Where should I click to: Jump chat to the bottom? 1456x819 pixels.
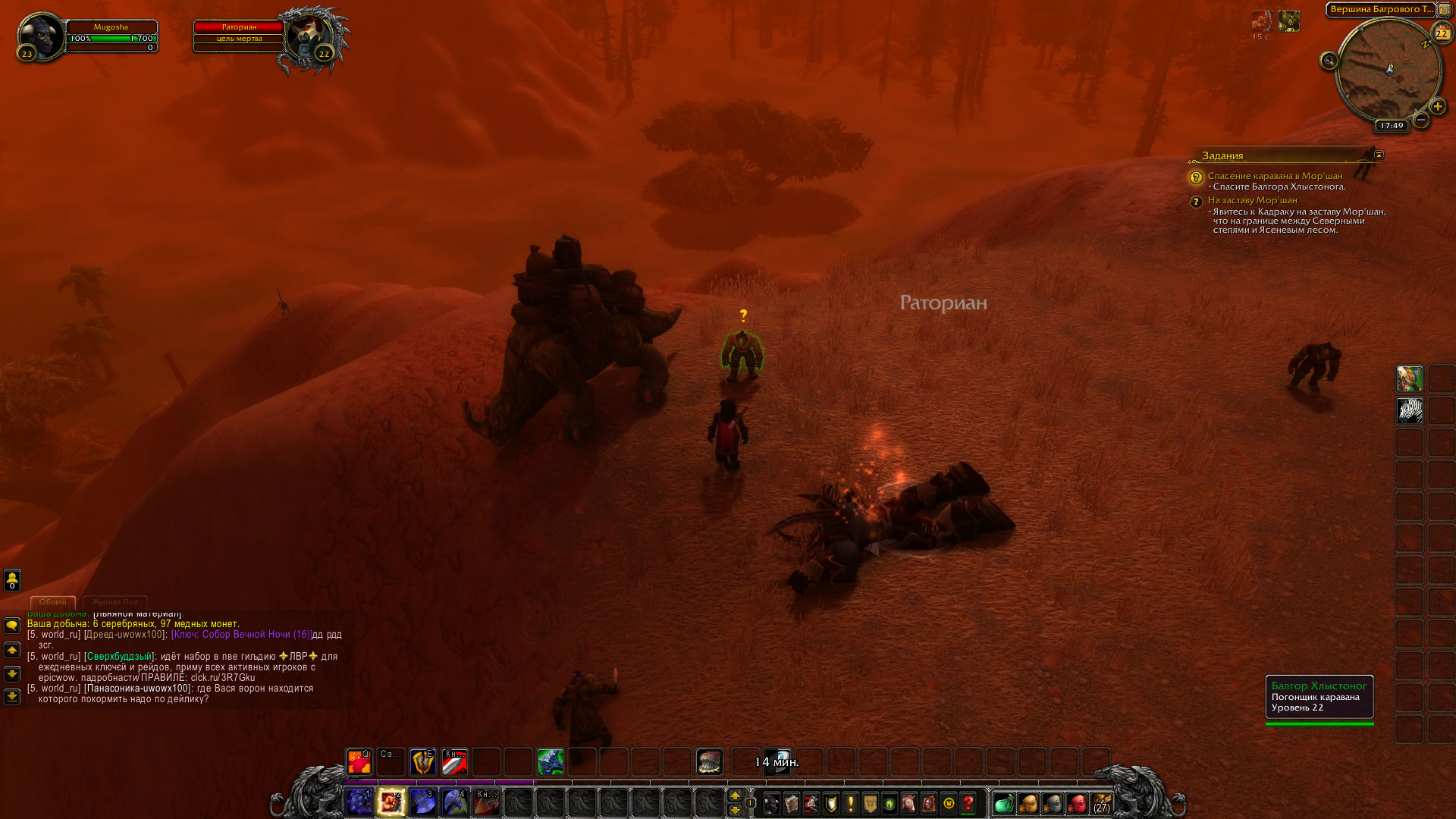coord(12,696)
